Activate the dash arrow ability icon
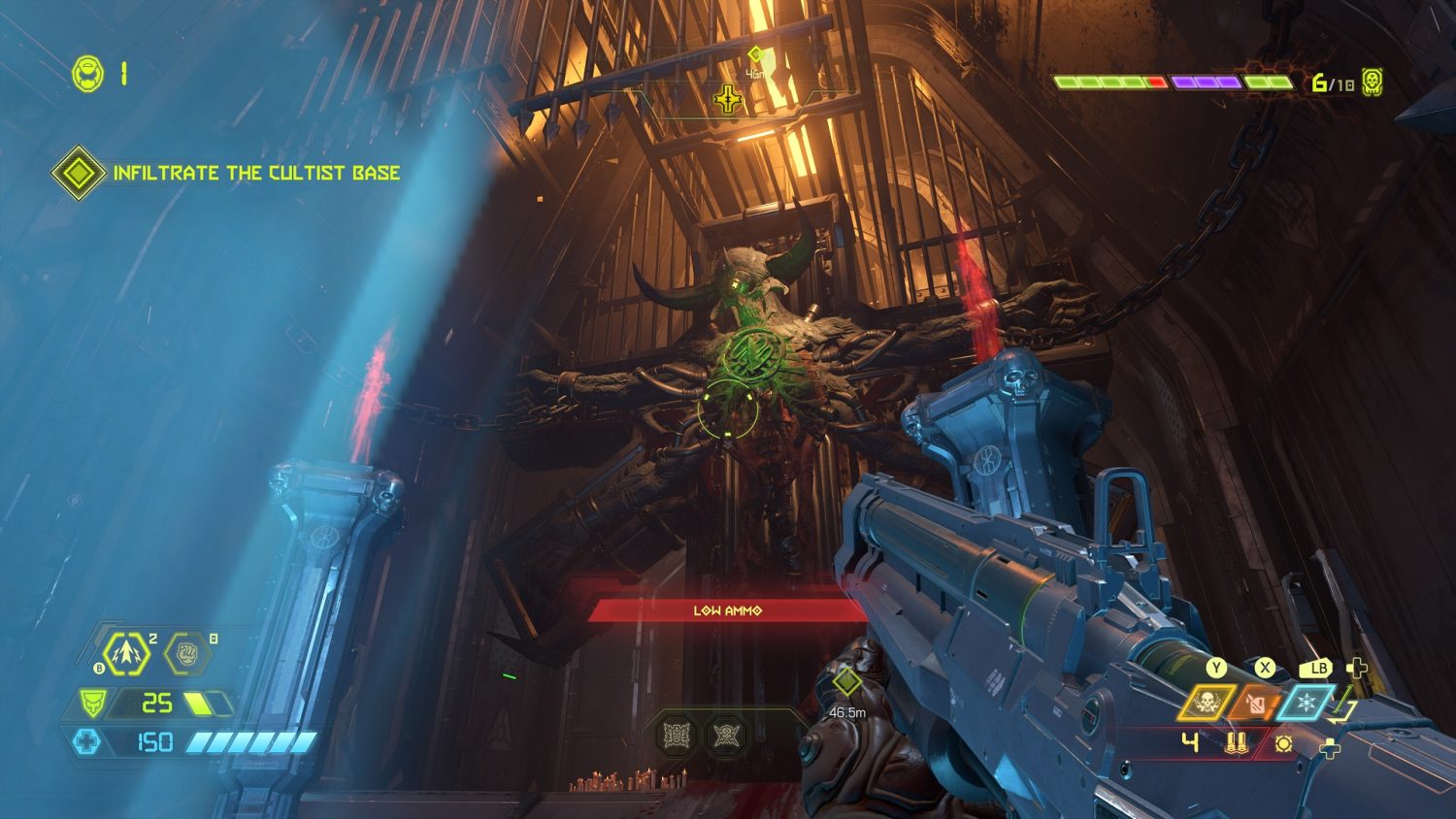The image size is (1456, 819). (126, 653)
